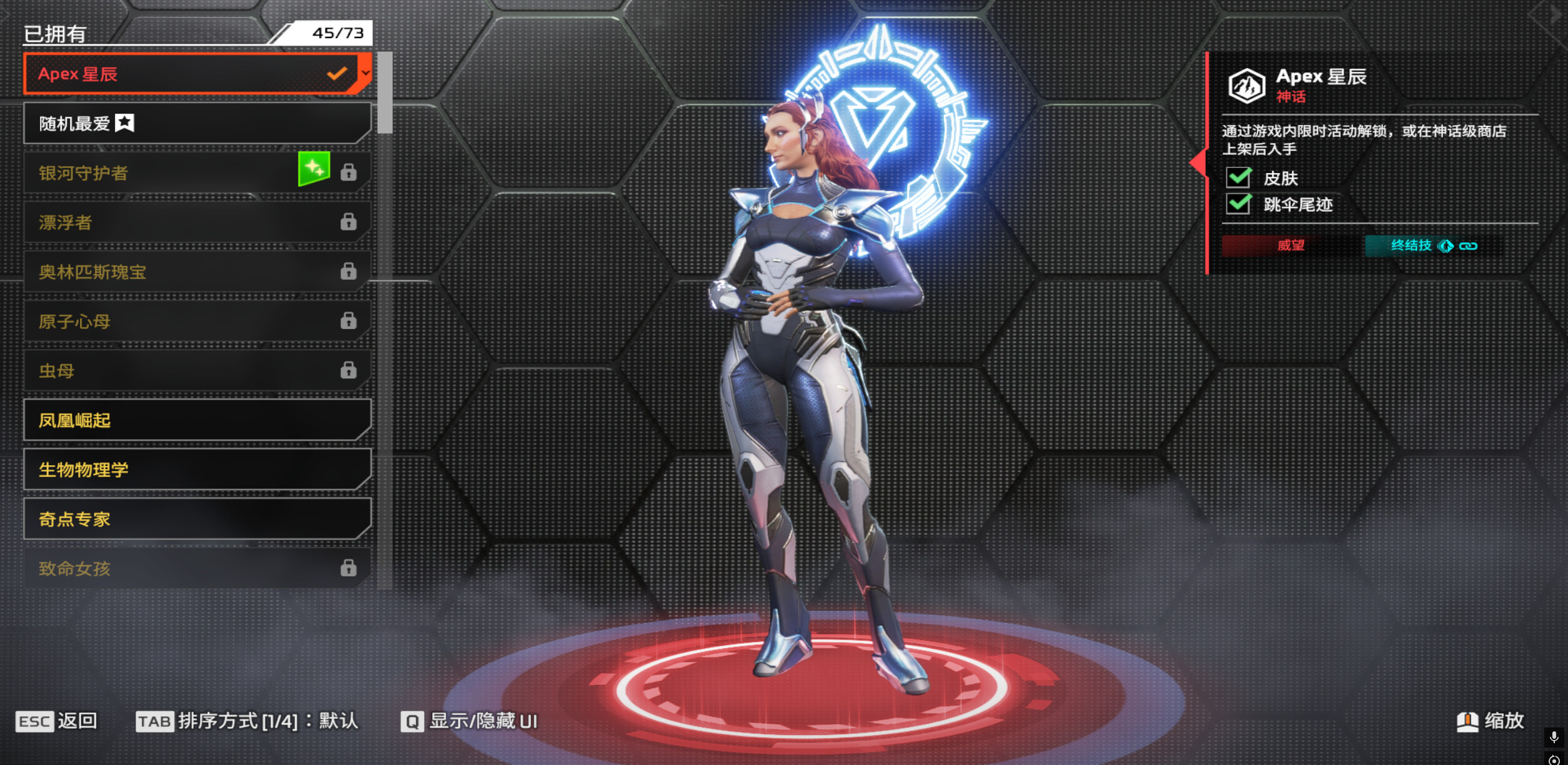The height and width of the screenshot is (765, 1568).
Task: Change the 排序方式 sort order
Action: (247, 721)
